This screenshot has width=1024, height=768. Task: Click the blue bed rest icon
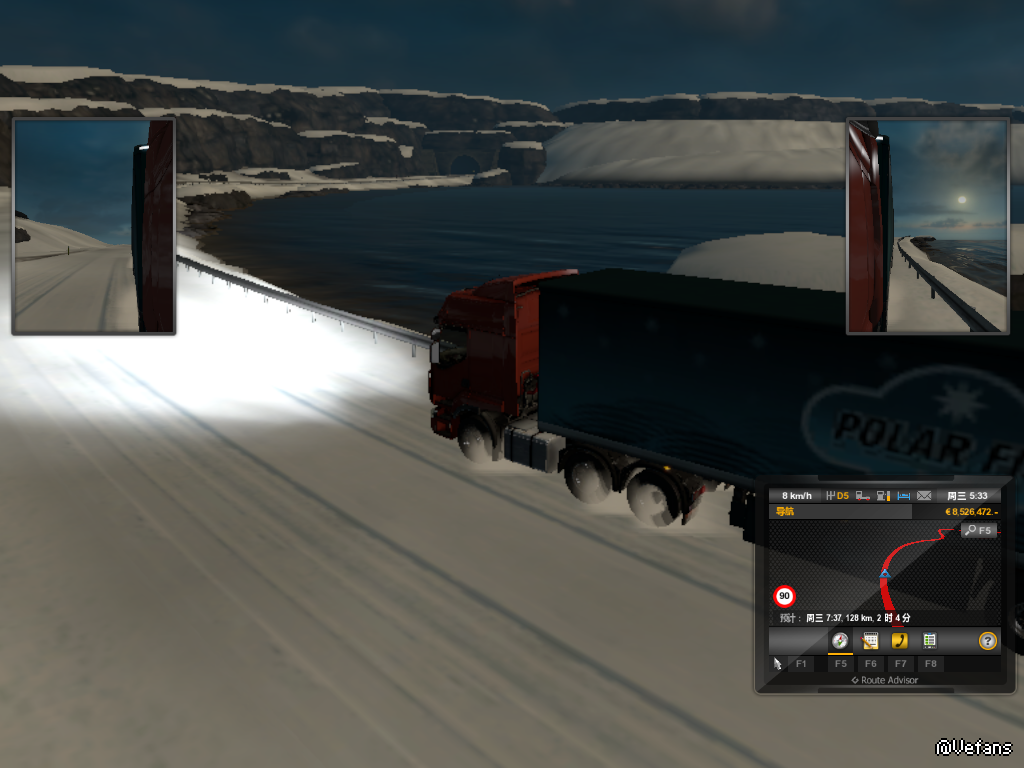tap(904, 496)
